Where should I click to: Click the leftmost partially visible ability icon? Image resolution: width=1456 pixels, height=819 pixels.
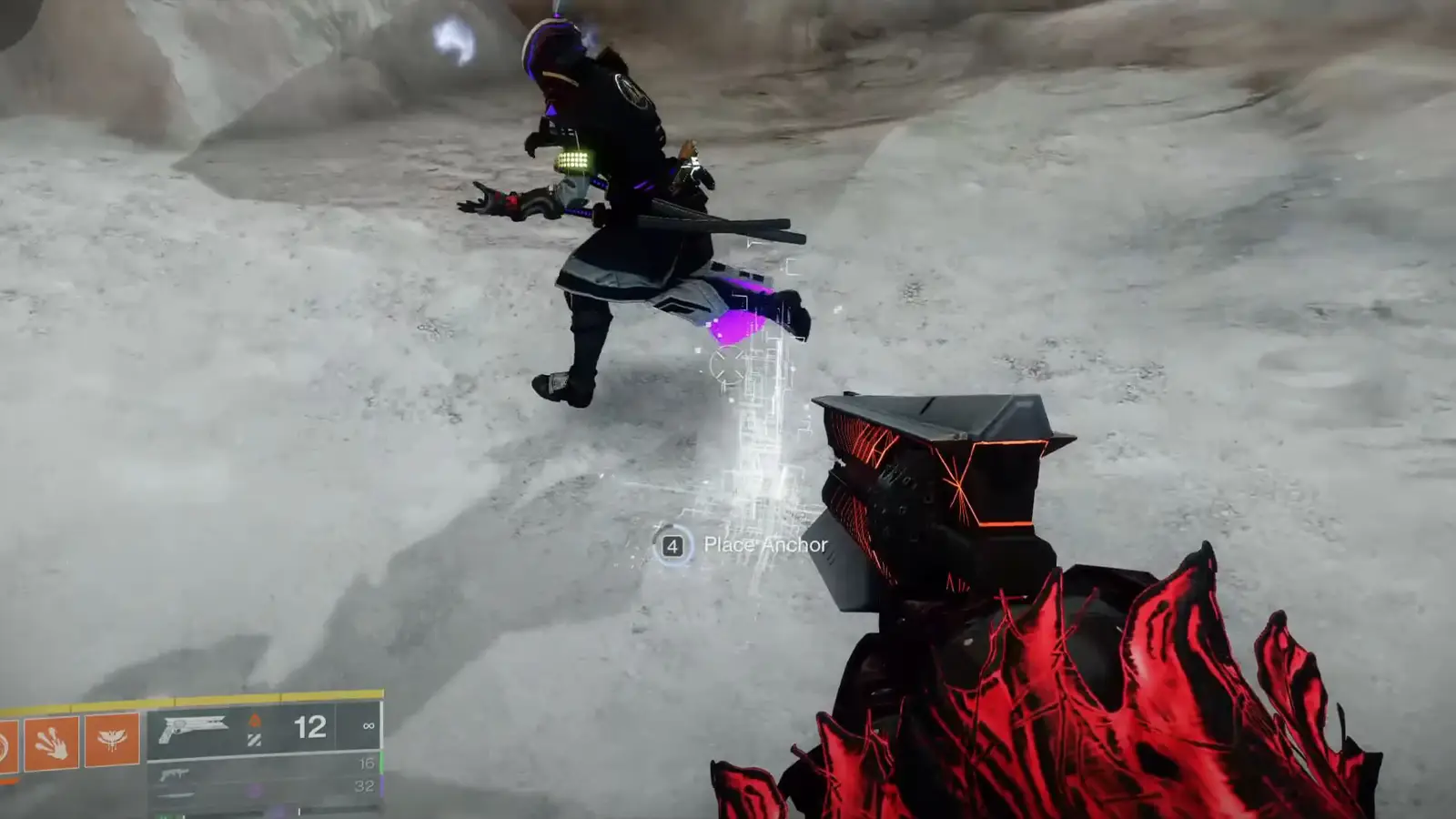tap(5, 739)
